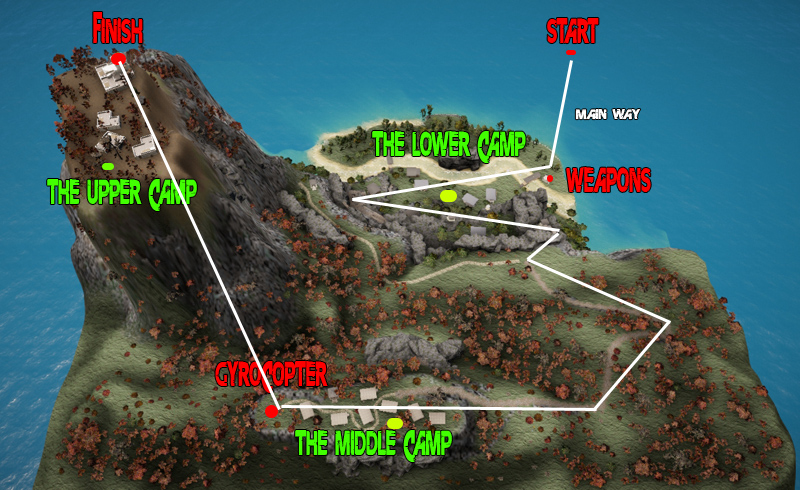Image resolution: width=800 pixels, height=490 pixels.
Task: Click the Middle Camp oval marker
Action: point(395,423)
